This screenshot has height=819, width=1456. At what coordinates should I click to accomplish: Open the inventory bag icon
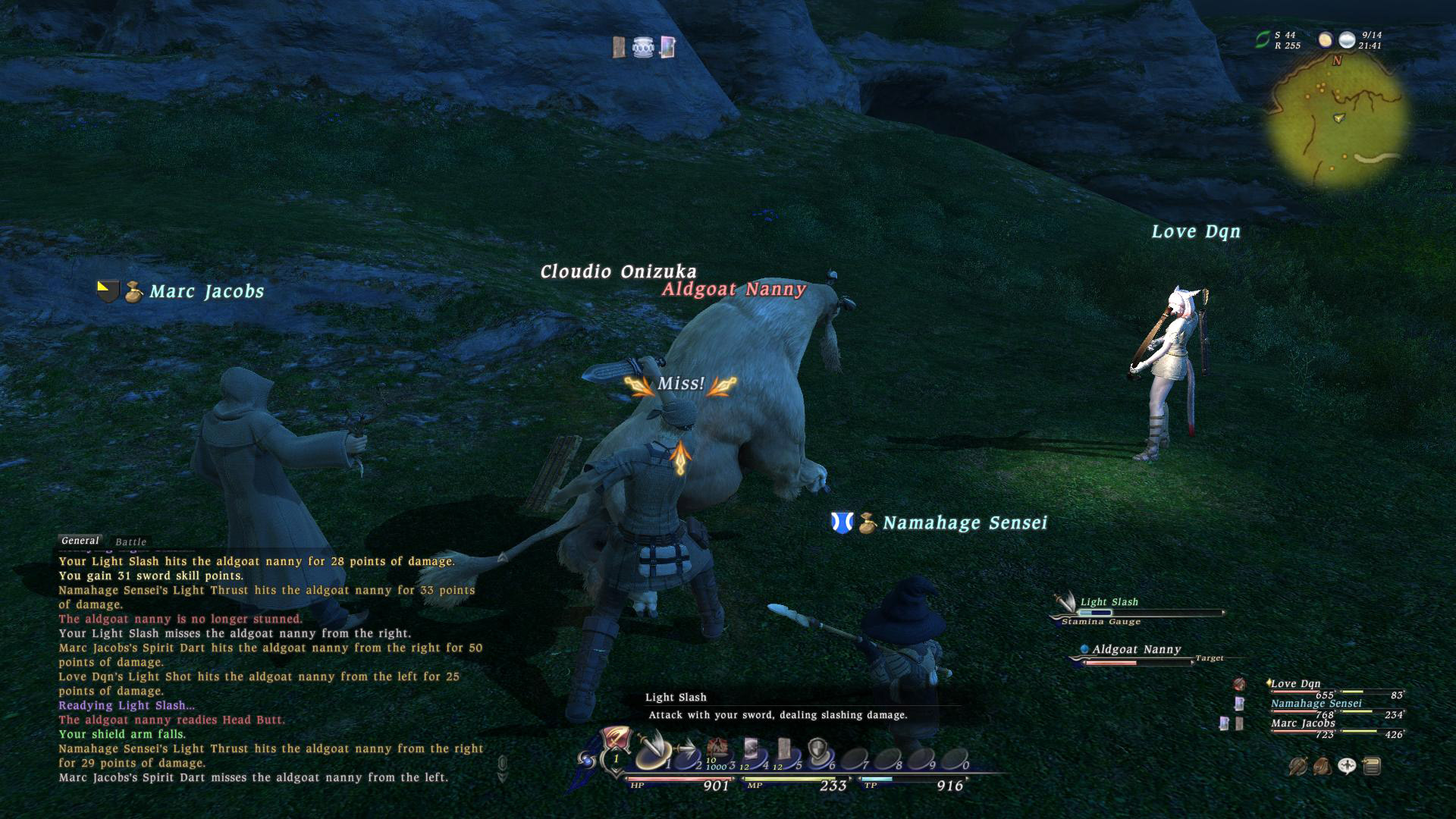tap(1322, 767)
